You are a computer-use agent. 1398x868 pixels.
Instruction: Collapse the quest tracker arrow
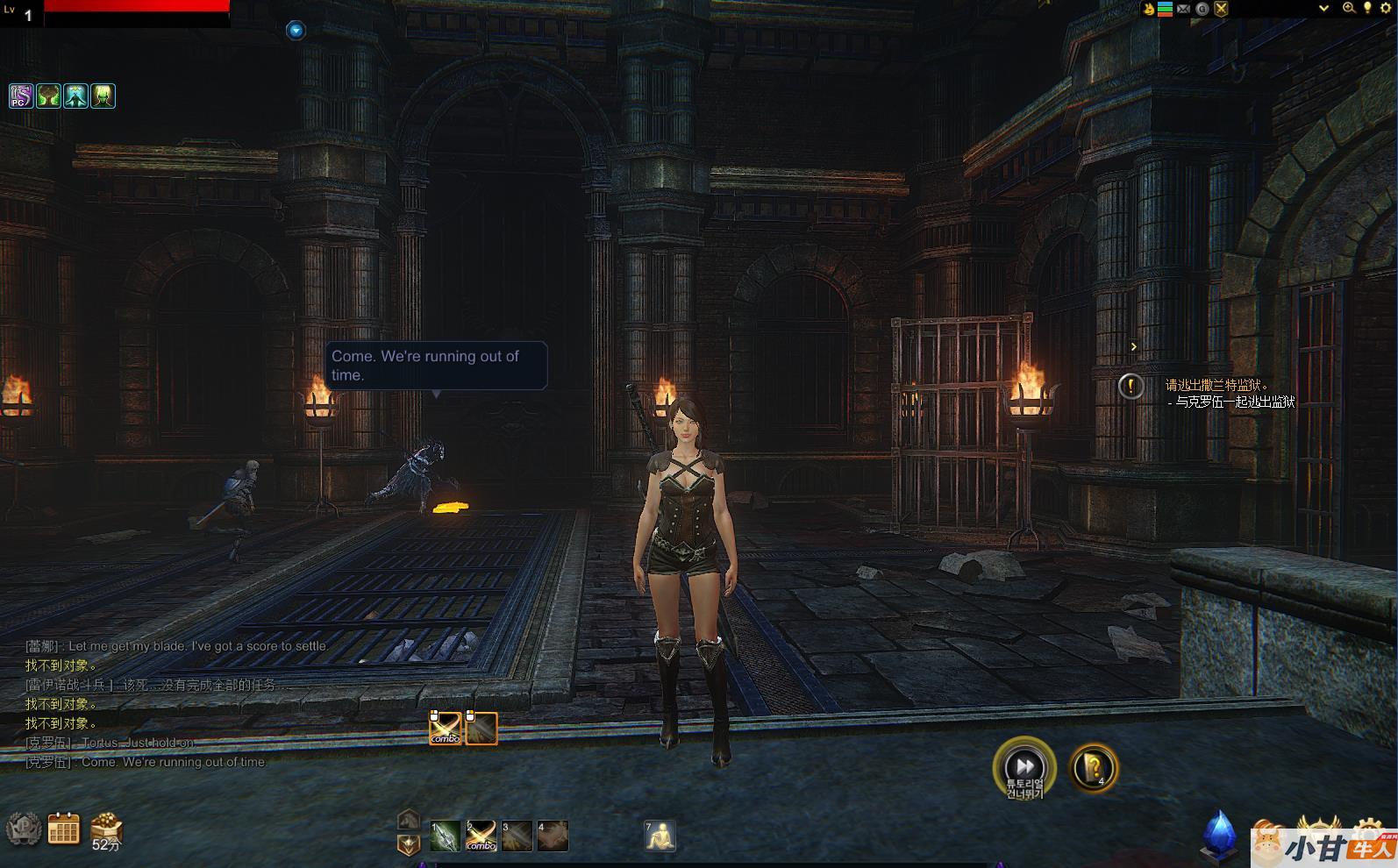[x=1133, y=347]
